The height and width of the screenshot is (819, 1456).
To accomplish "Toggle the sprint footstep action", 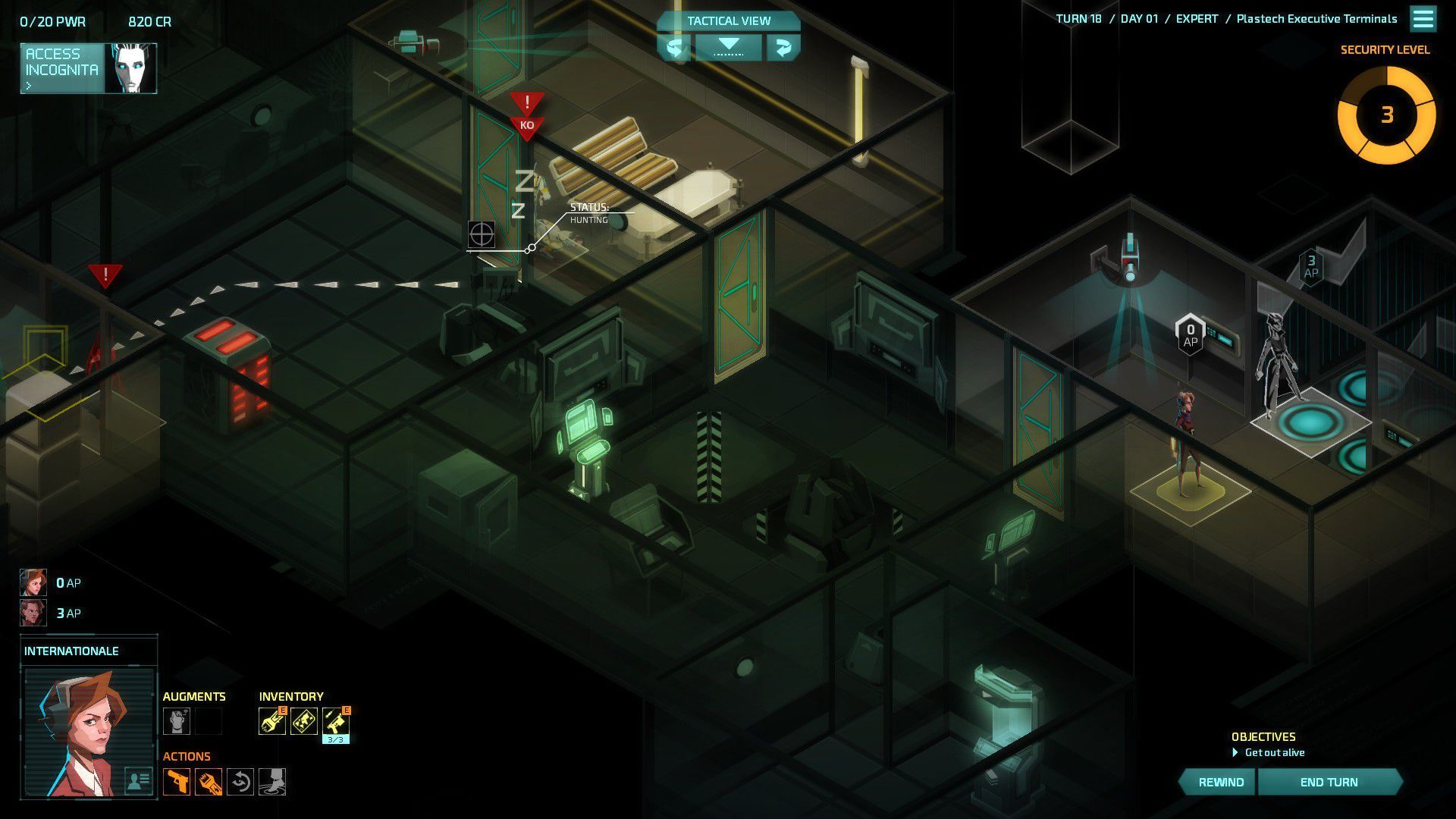I will (x=272, y=782).
